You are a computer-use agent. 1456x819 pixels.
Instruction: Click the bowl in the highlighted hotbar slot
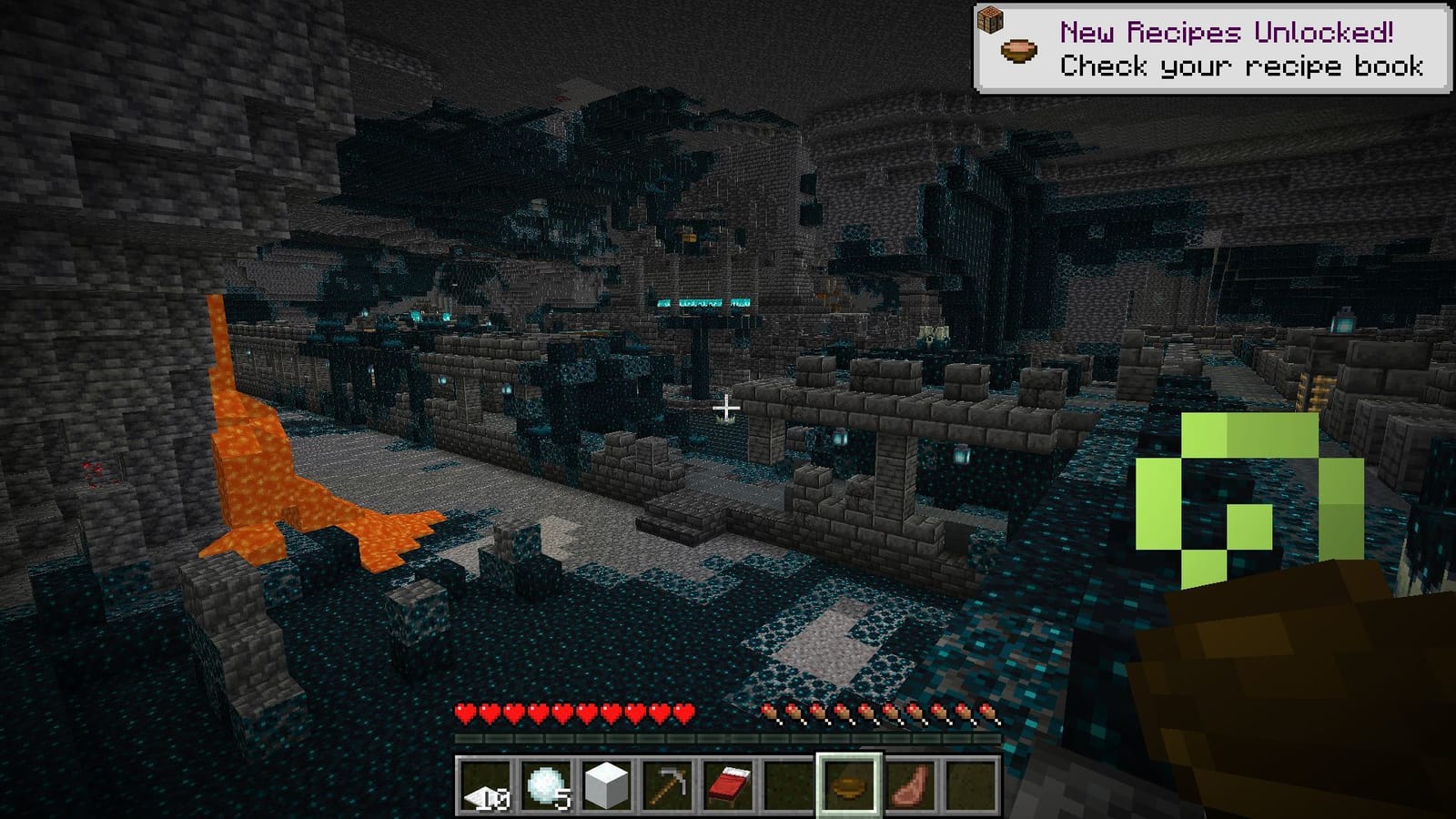tap(850, 787)
